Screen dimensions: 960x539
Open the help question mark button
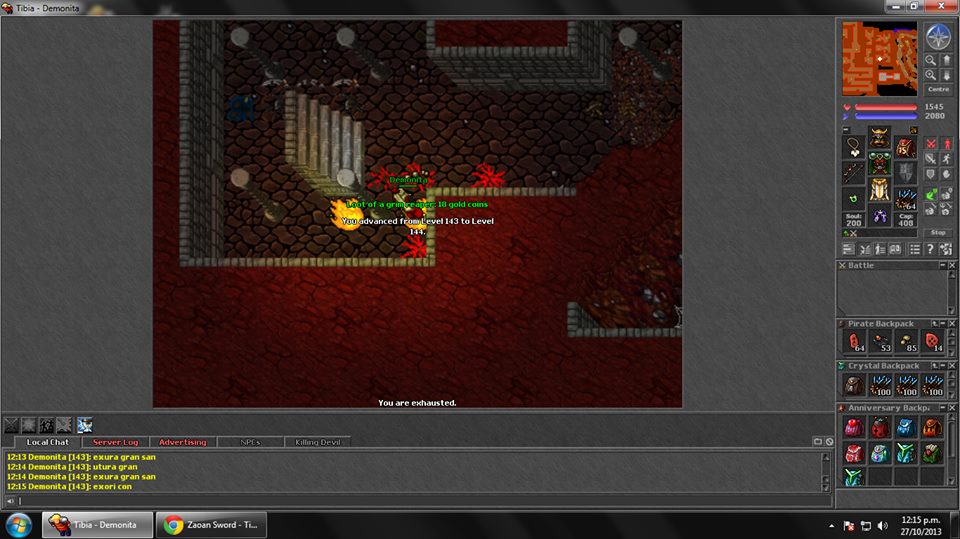(x=931, y=249)
